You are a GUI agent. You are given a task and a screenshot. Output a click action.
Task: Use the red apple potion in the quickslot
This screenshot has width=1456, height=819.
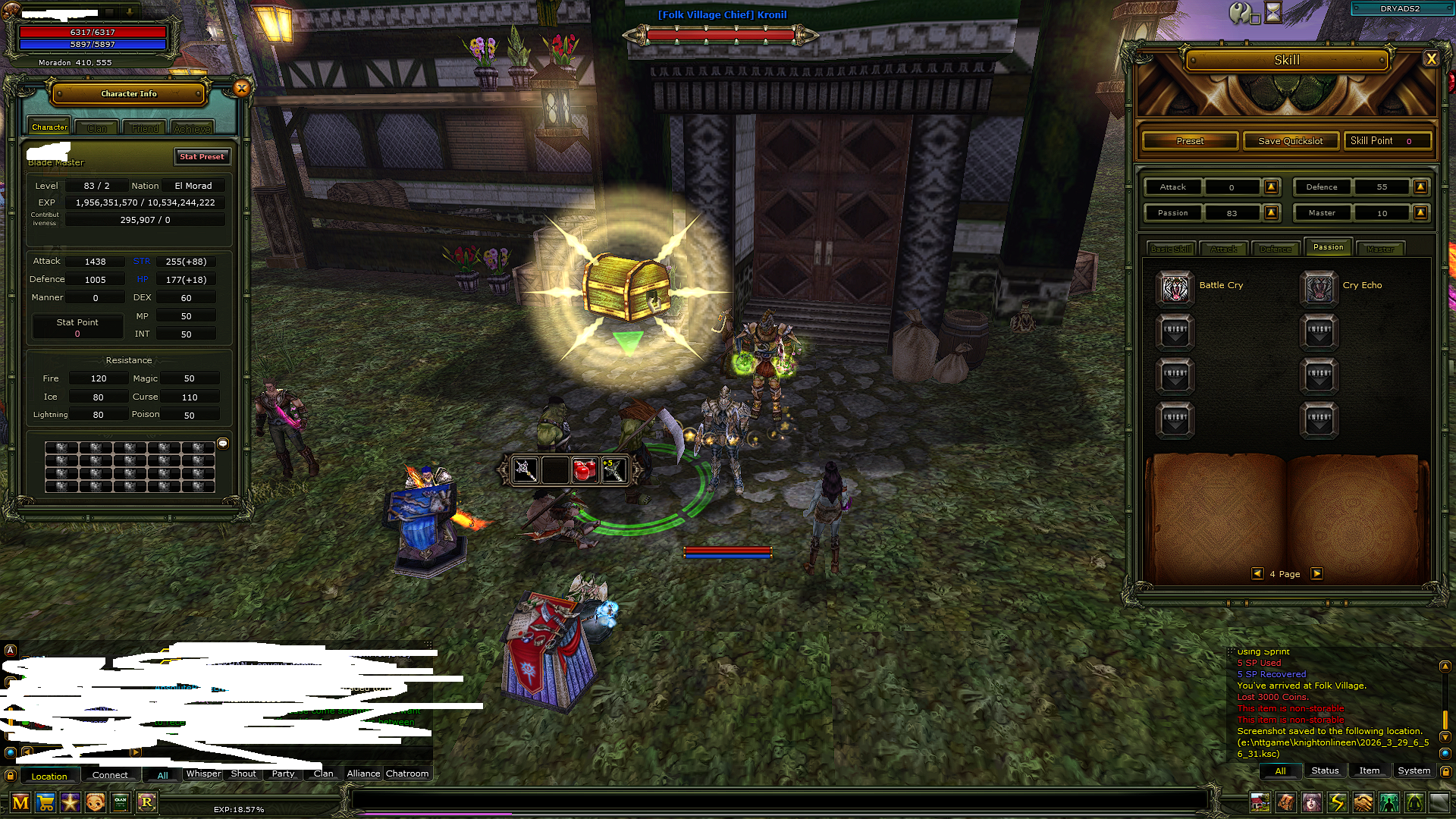(x=584, y=470)
